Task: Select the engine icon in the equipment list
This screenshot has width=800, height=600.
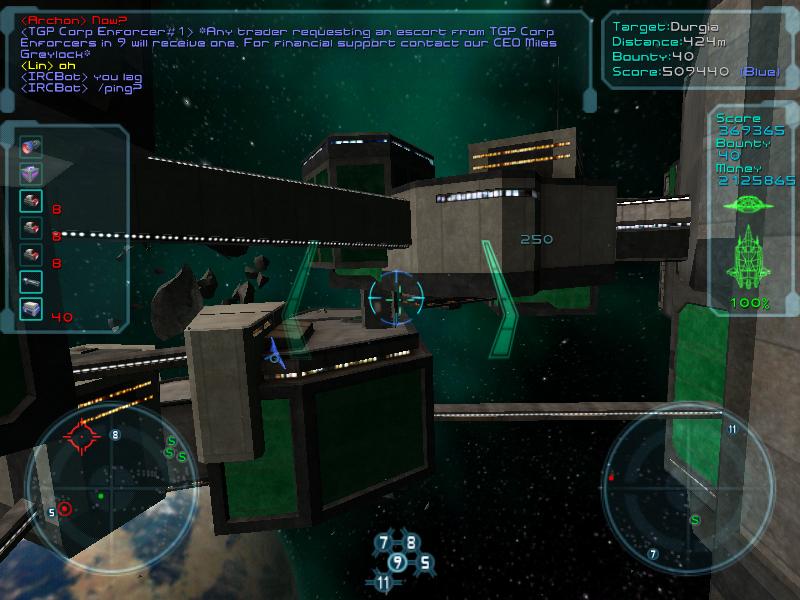Action: pos(31,147)
